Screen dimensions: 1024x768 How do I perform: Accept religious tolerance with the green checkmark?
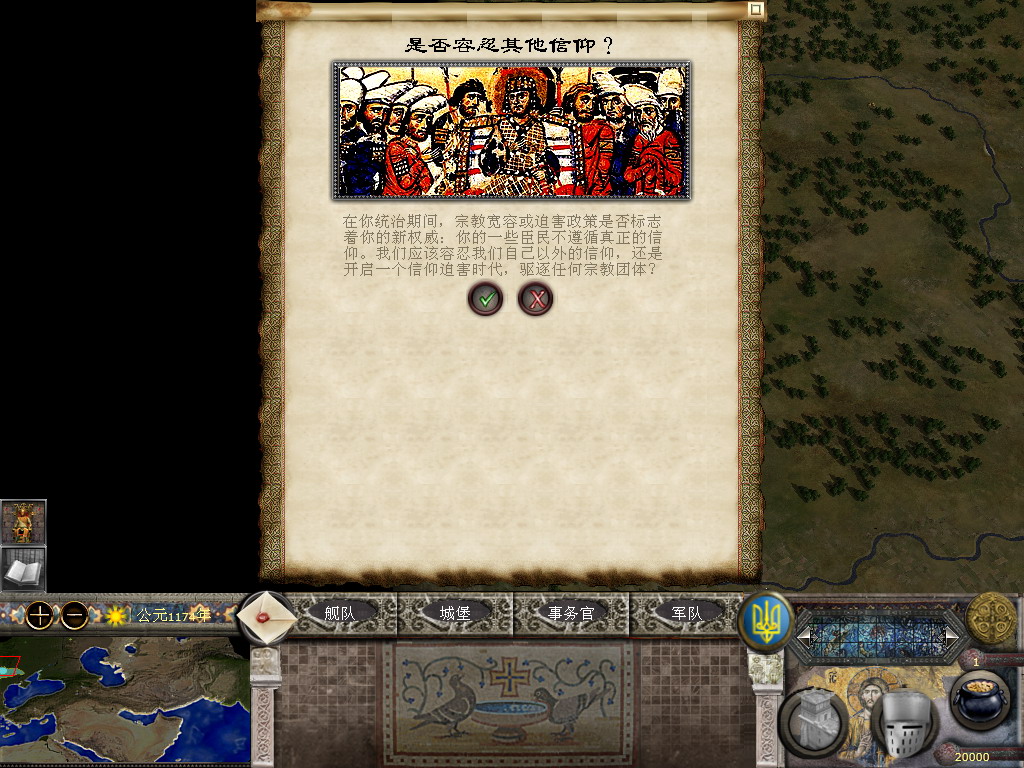pos(485,298)
